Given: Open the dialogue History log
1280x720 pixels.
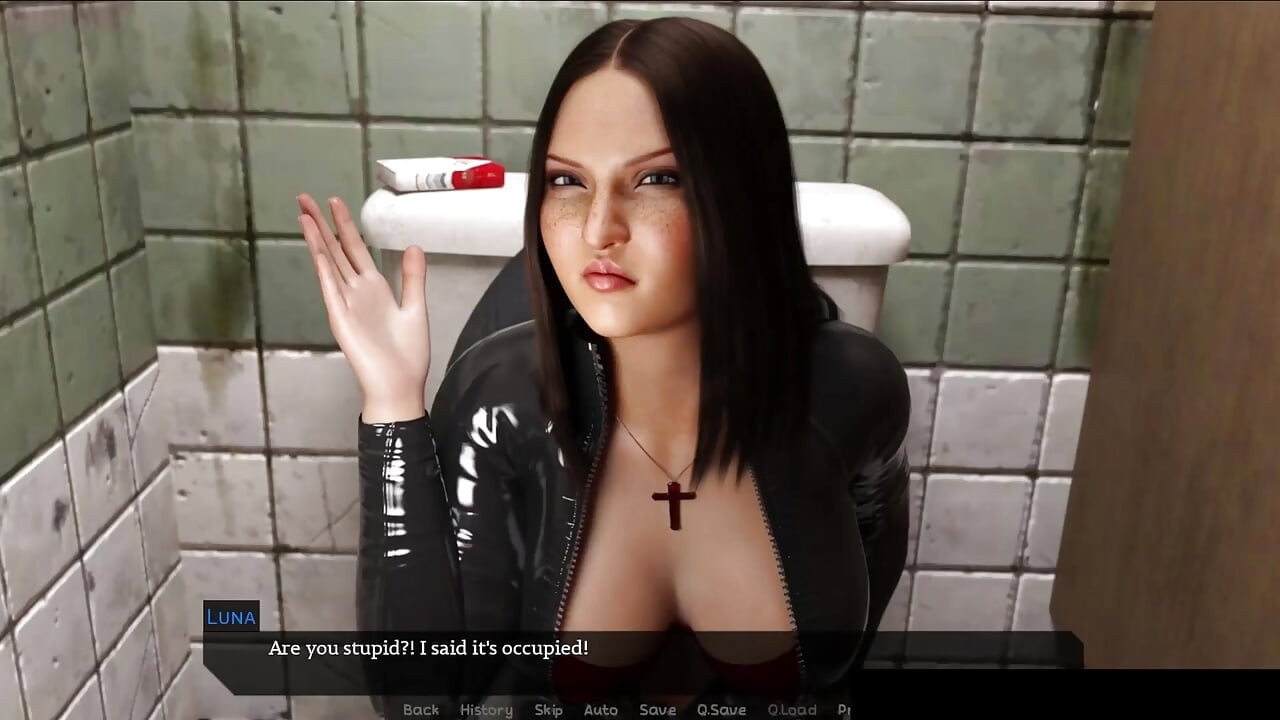Looking at the screenshot, I should 486,709.
